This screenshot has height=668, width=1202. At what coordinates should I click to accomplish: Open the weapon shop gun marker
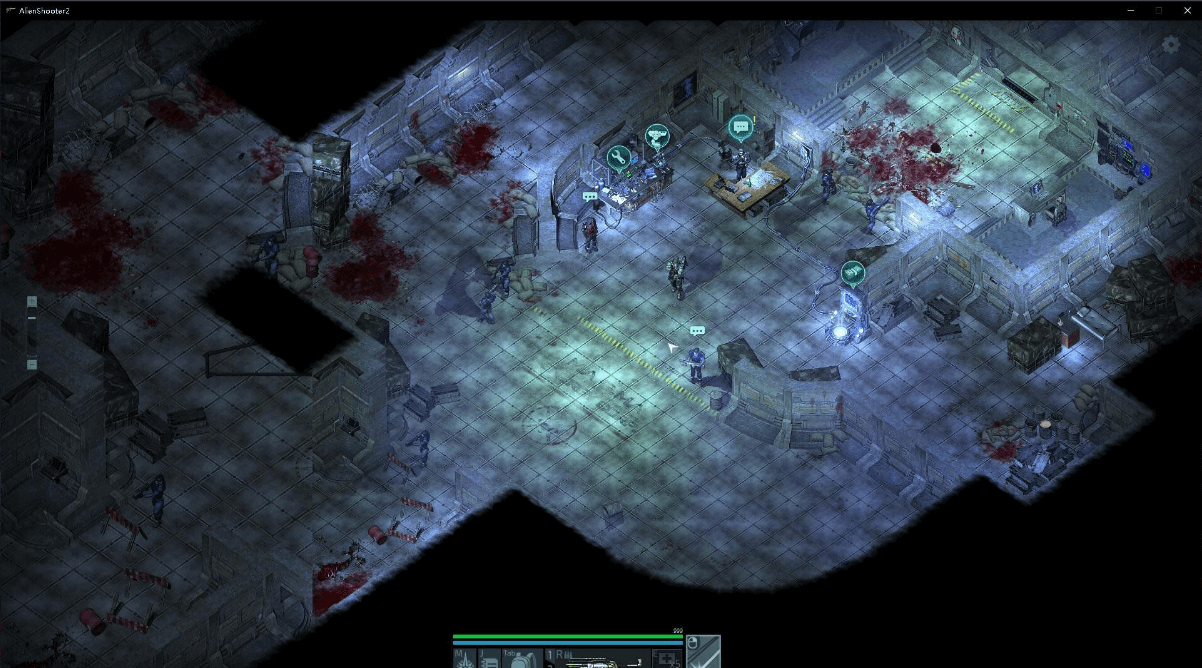pos(656,136)
